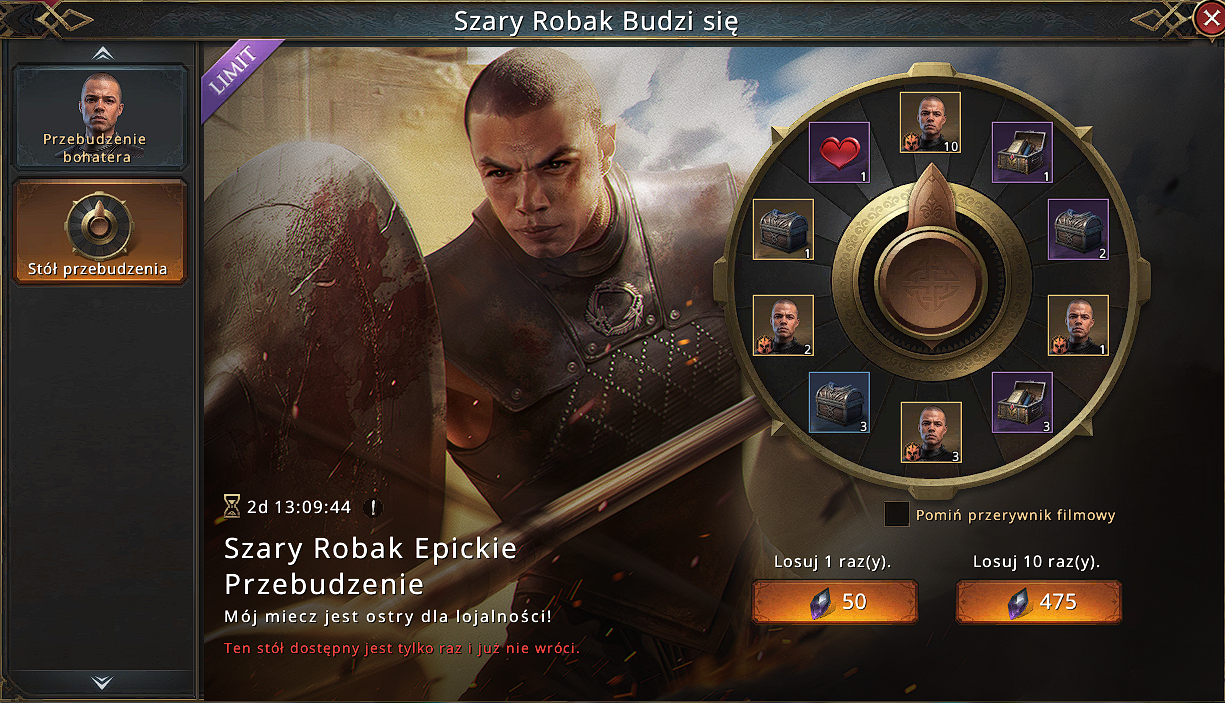The image size is (1225, 703).
Task: Close the Szary Robak Budzi się window
Action: coord(1208,17)
